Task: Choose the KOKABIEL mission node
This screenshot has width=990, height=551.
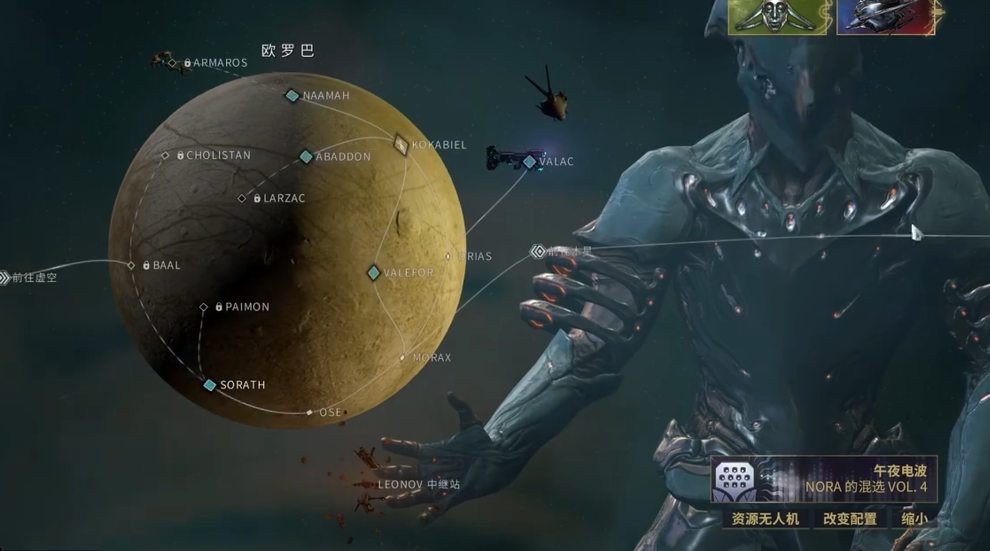Action: click(x=401, y=144)
